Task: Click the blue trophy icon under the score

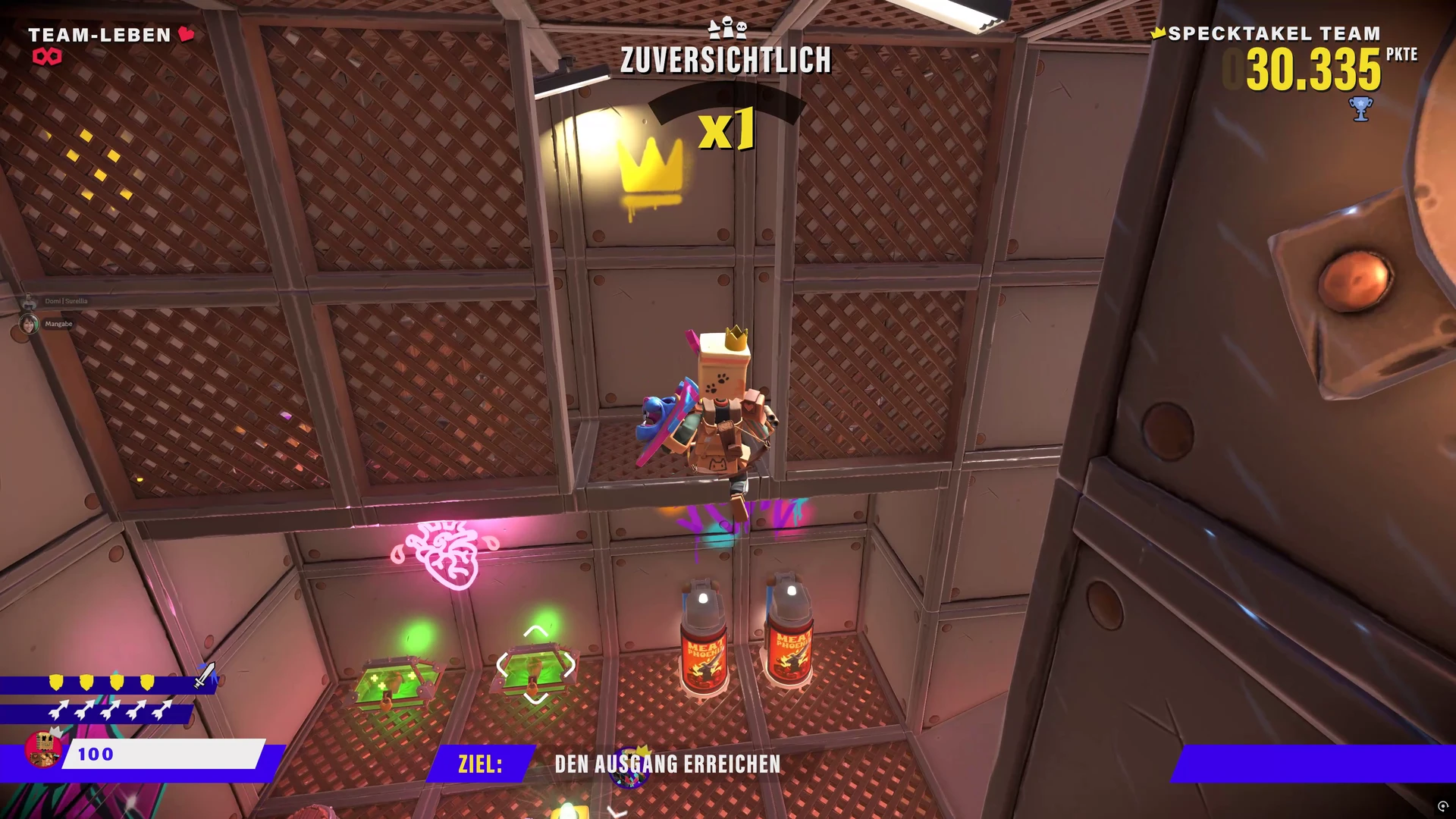Action: tap(1361, 109)
